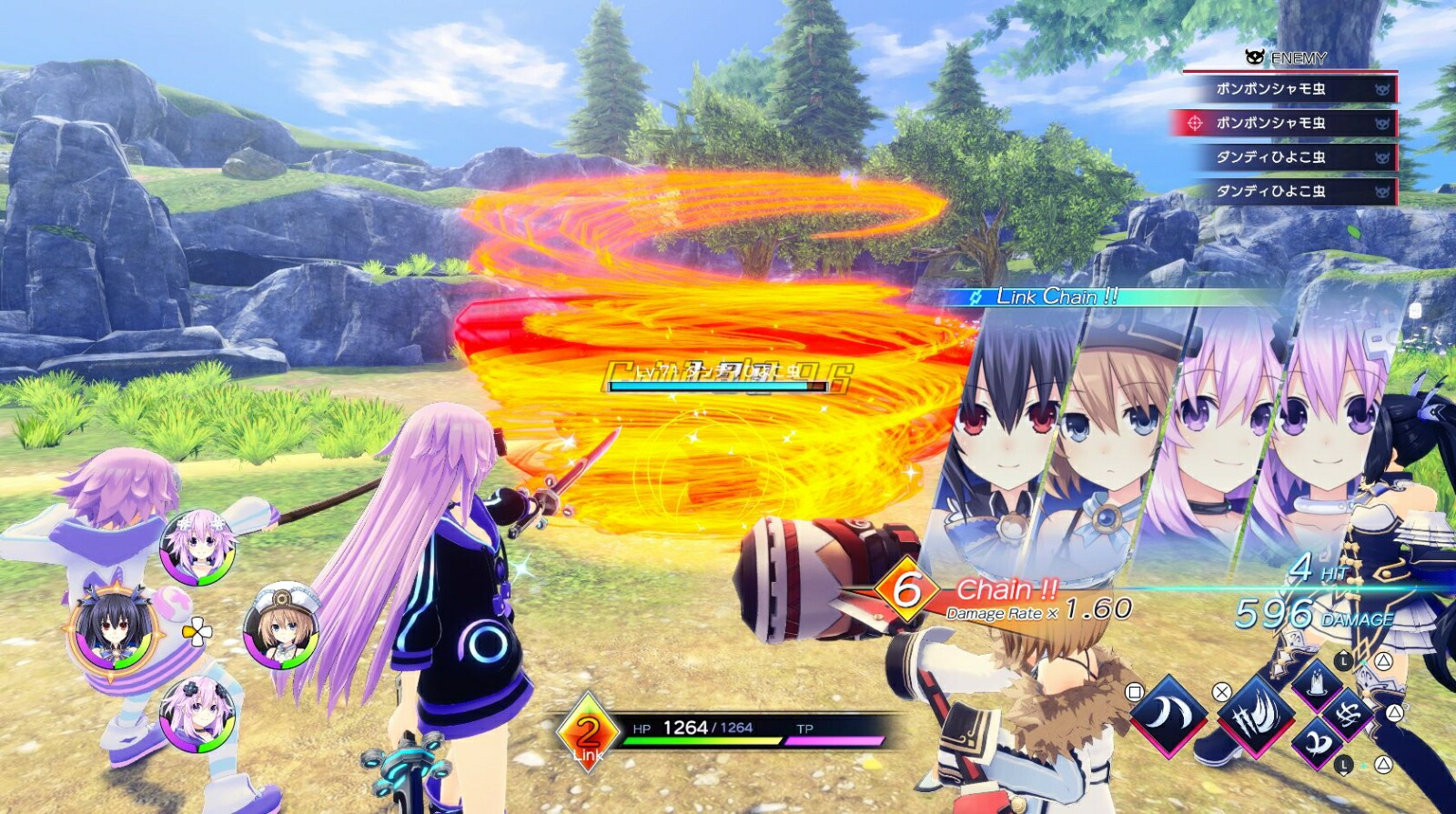Select the third enemy ダンディひよこ虫 entry
1456x814 pixels.
1274,156
